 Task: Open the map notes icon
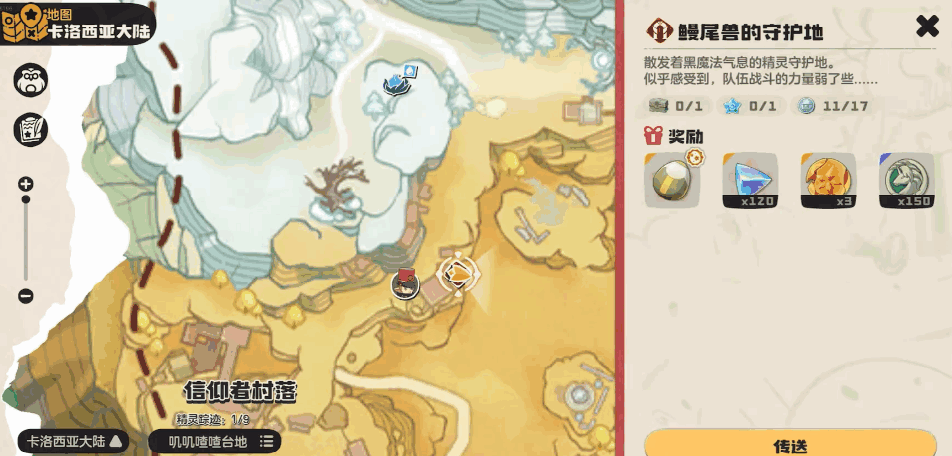30,129
